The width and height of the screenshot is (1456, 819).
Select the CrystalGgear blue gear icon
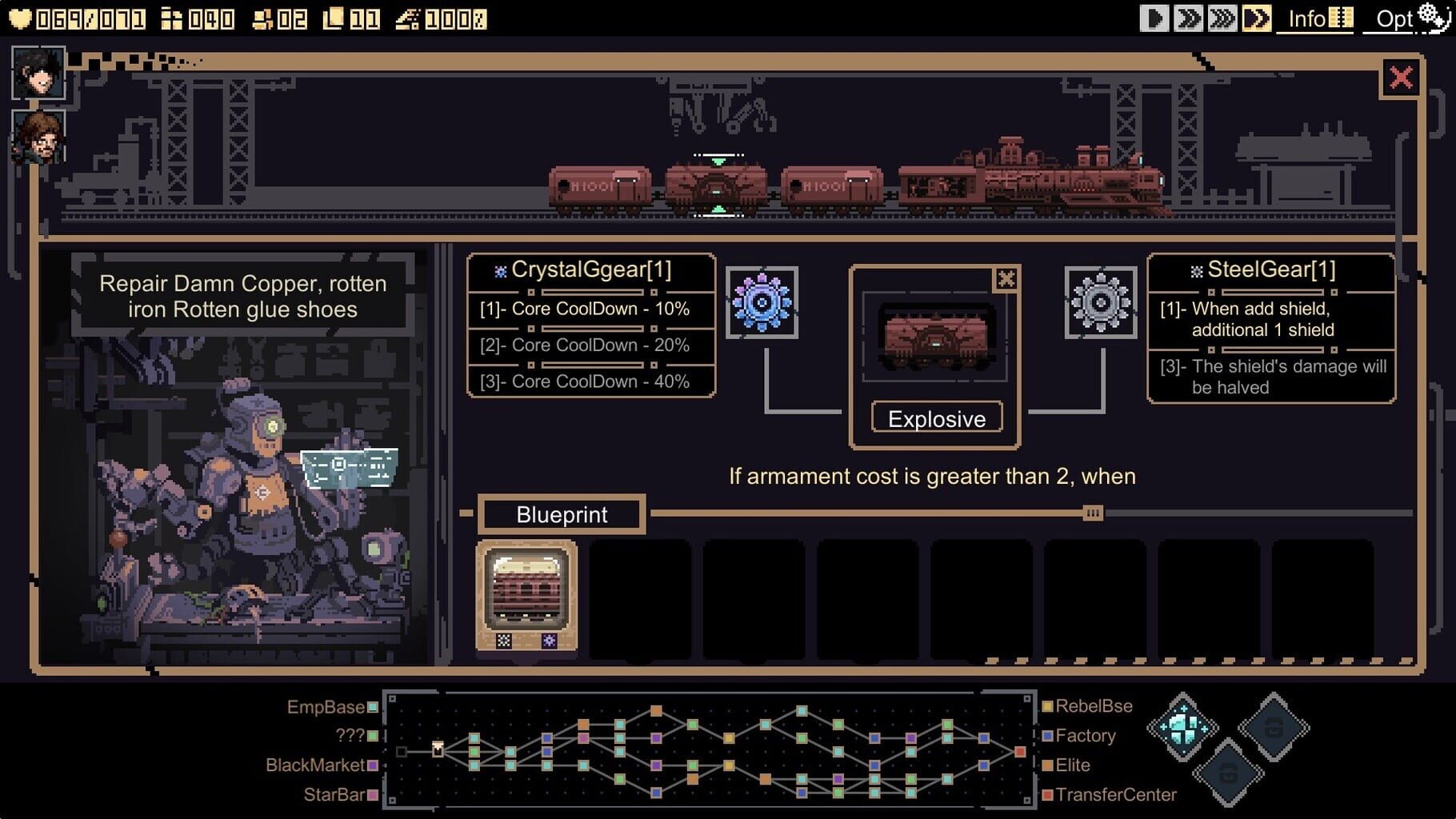[762, 302]
